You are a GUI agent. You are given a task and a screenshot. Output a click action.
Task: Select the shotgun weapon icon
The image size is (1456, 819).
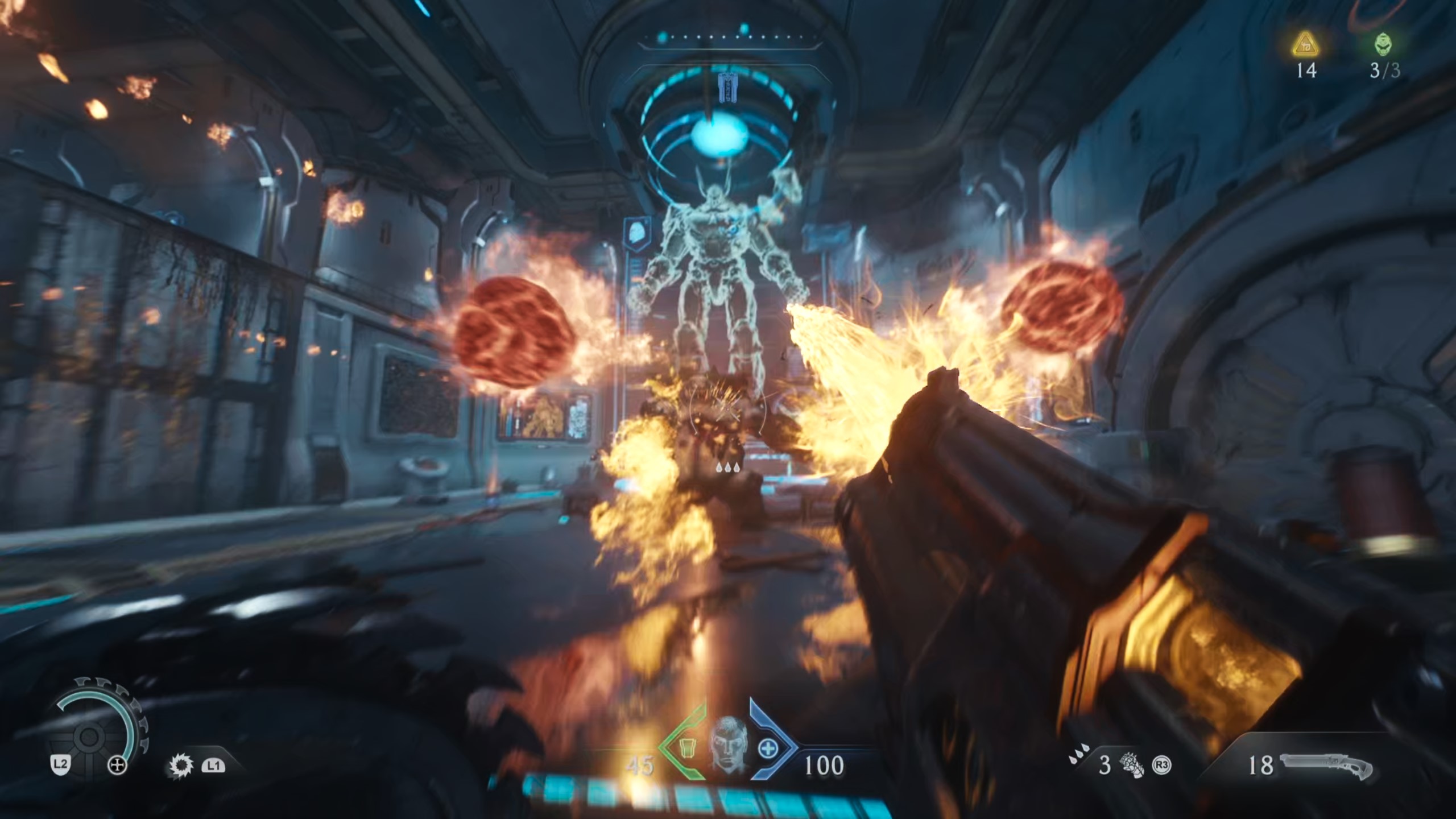tap(1326, 766)
